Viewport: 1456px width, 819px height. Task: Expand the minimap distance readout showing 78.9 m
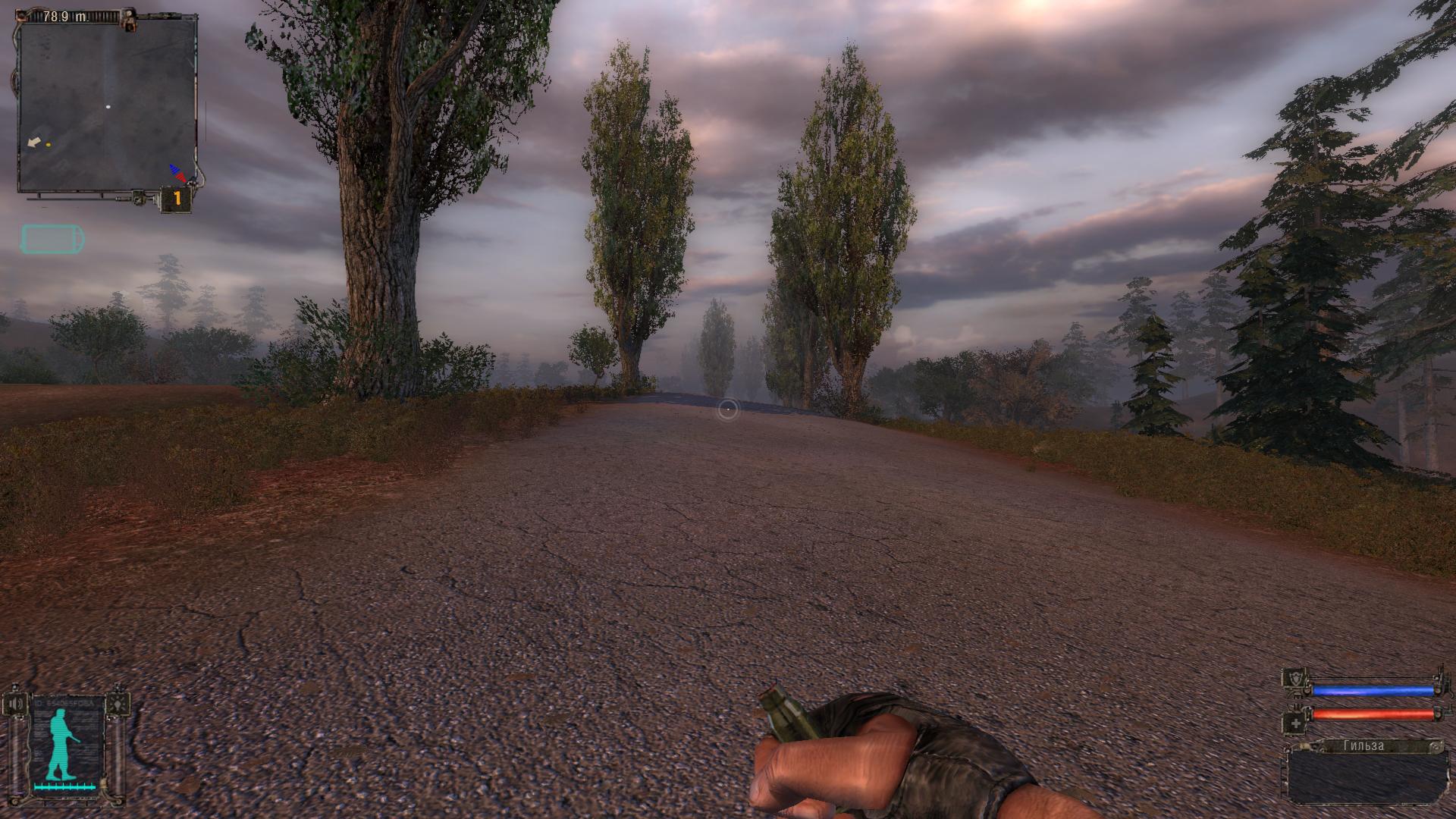pyautogui.click(x=66, y=17)
